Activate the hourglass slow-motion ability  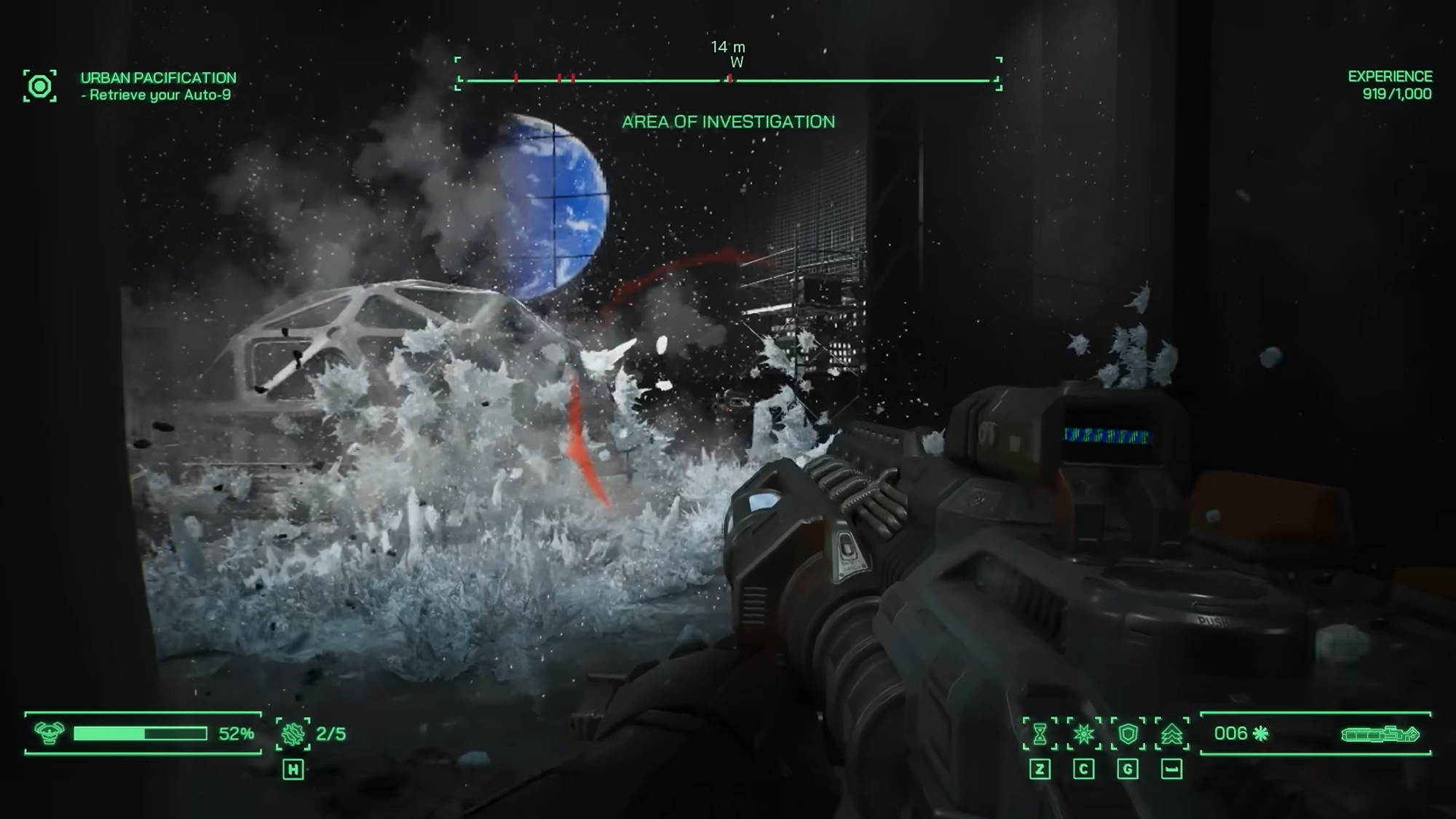[x=1040, y=734]
